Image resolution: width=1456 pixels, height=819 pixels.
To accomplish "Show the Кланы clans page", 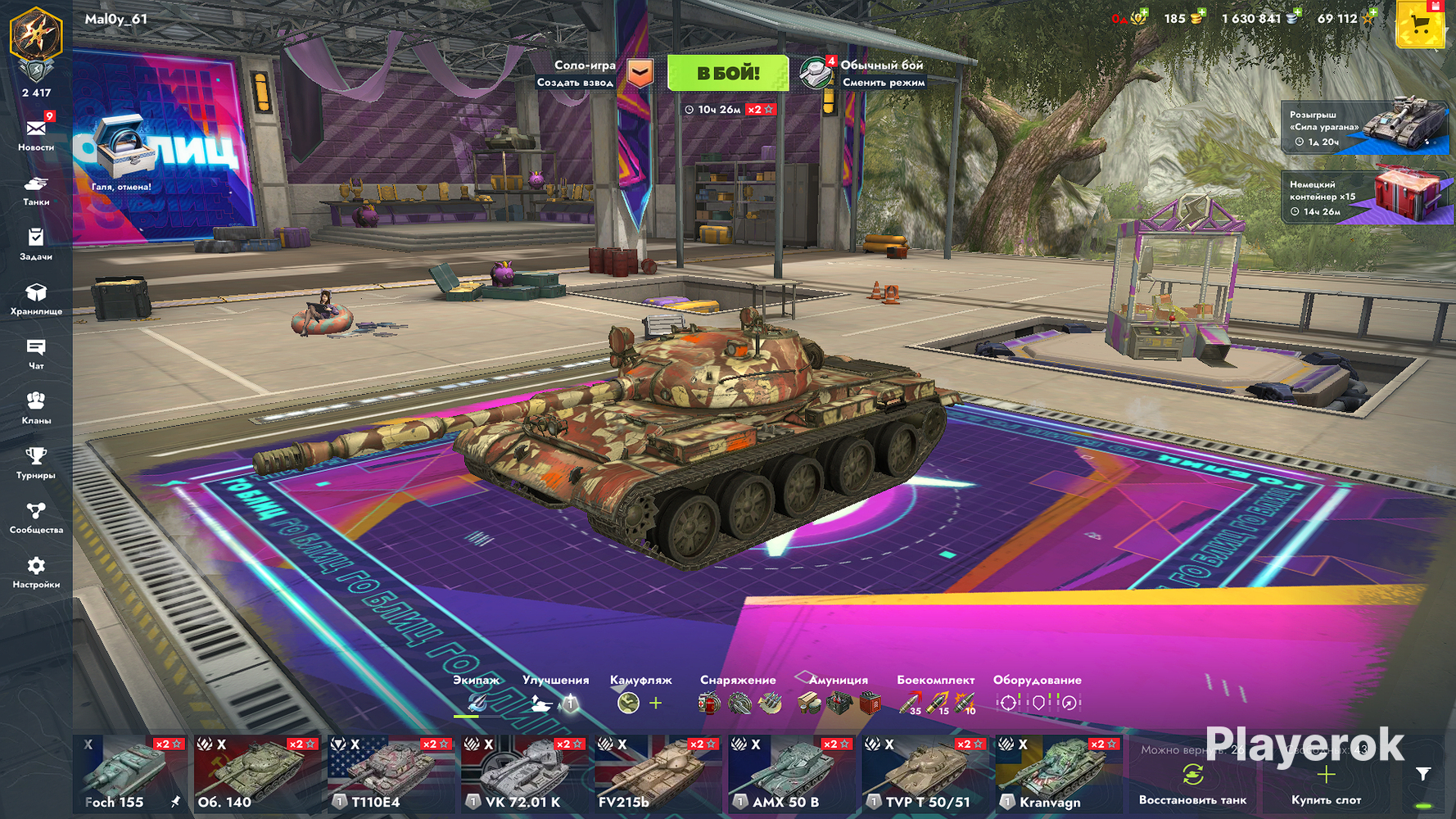I will coord(36,408).
